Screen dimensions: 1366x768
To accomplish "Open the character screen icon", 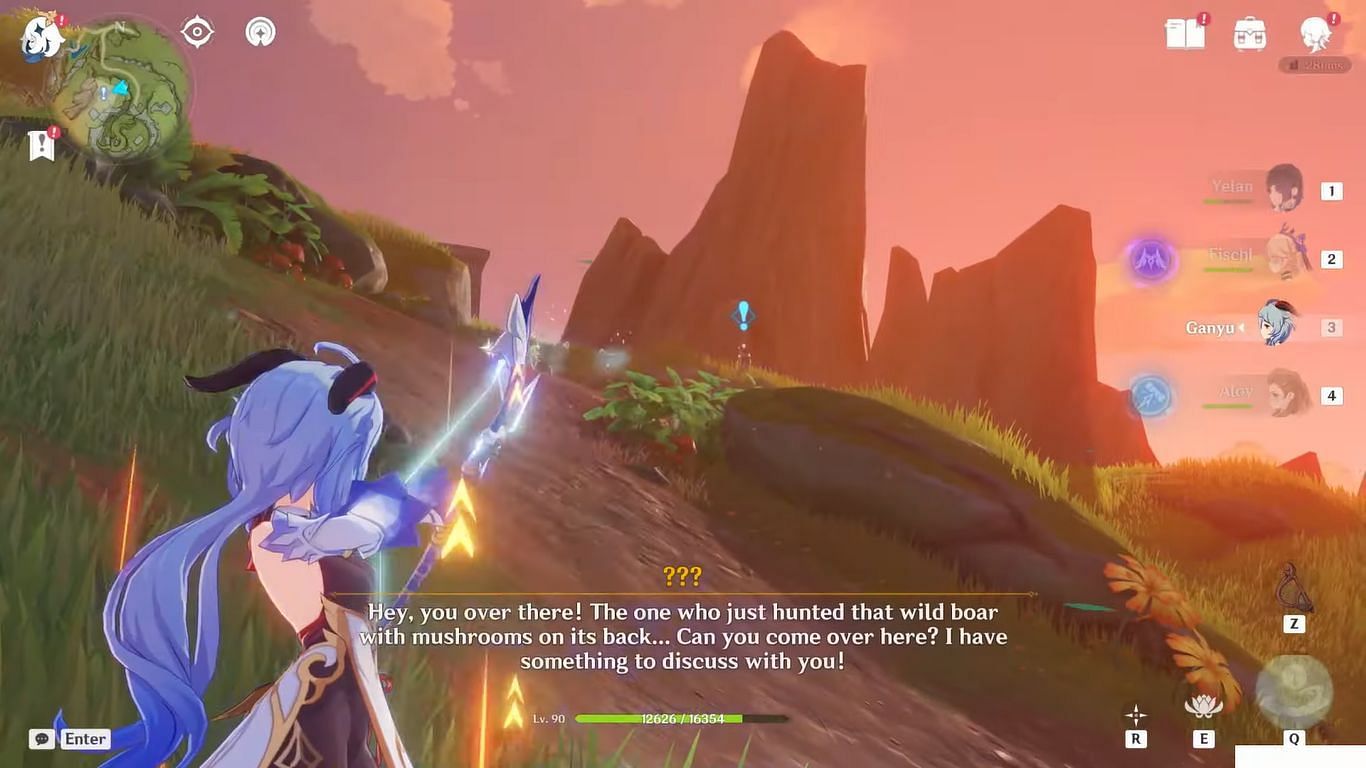I will pyautogui.click(x=1315, y=34).
